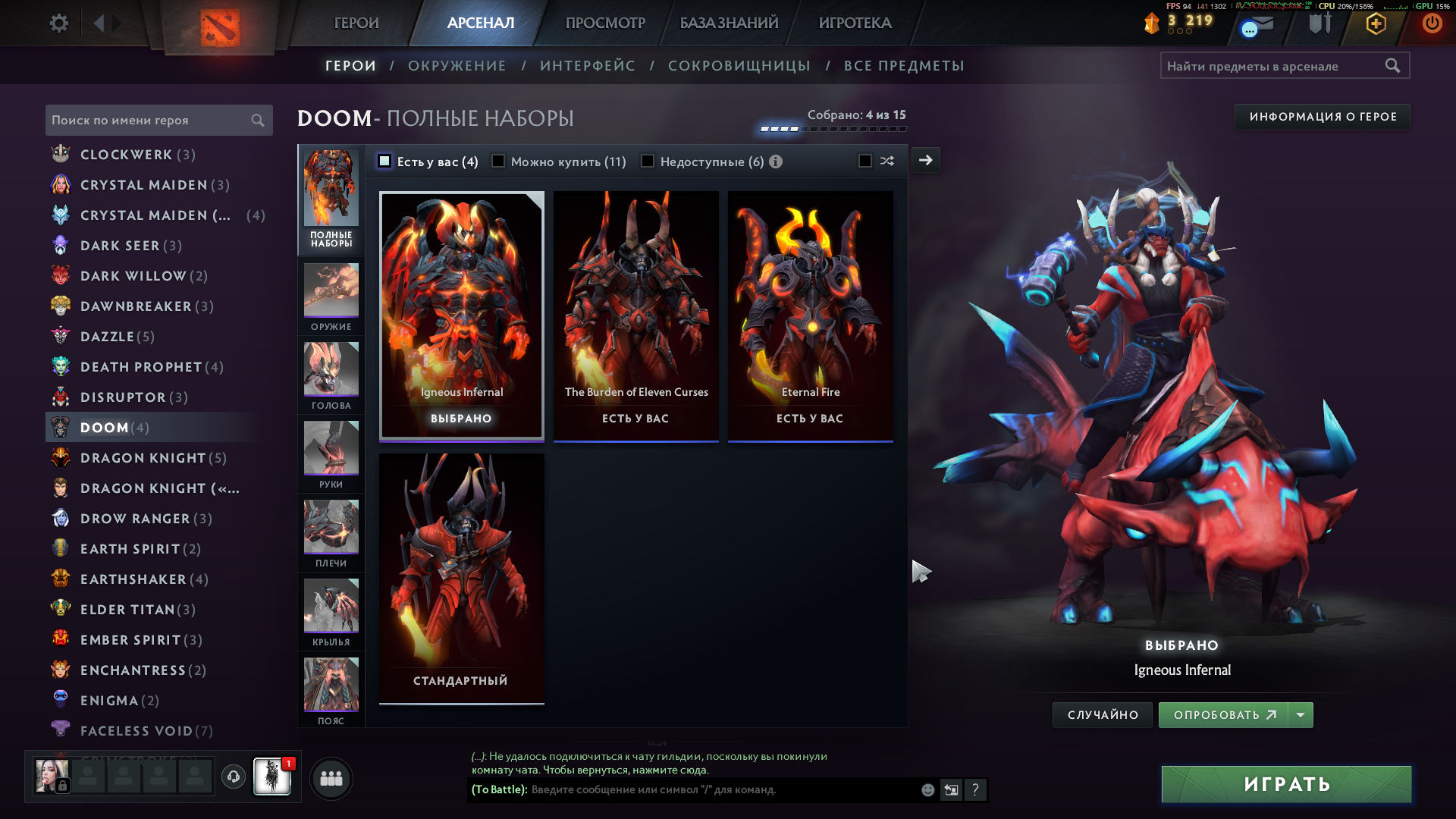Start matchmaking with the ИГРАТЬ button
Image resolution: width=1456 pixels, height=819 pixels.
pyautogui.click(x=1286, y=784)
